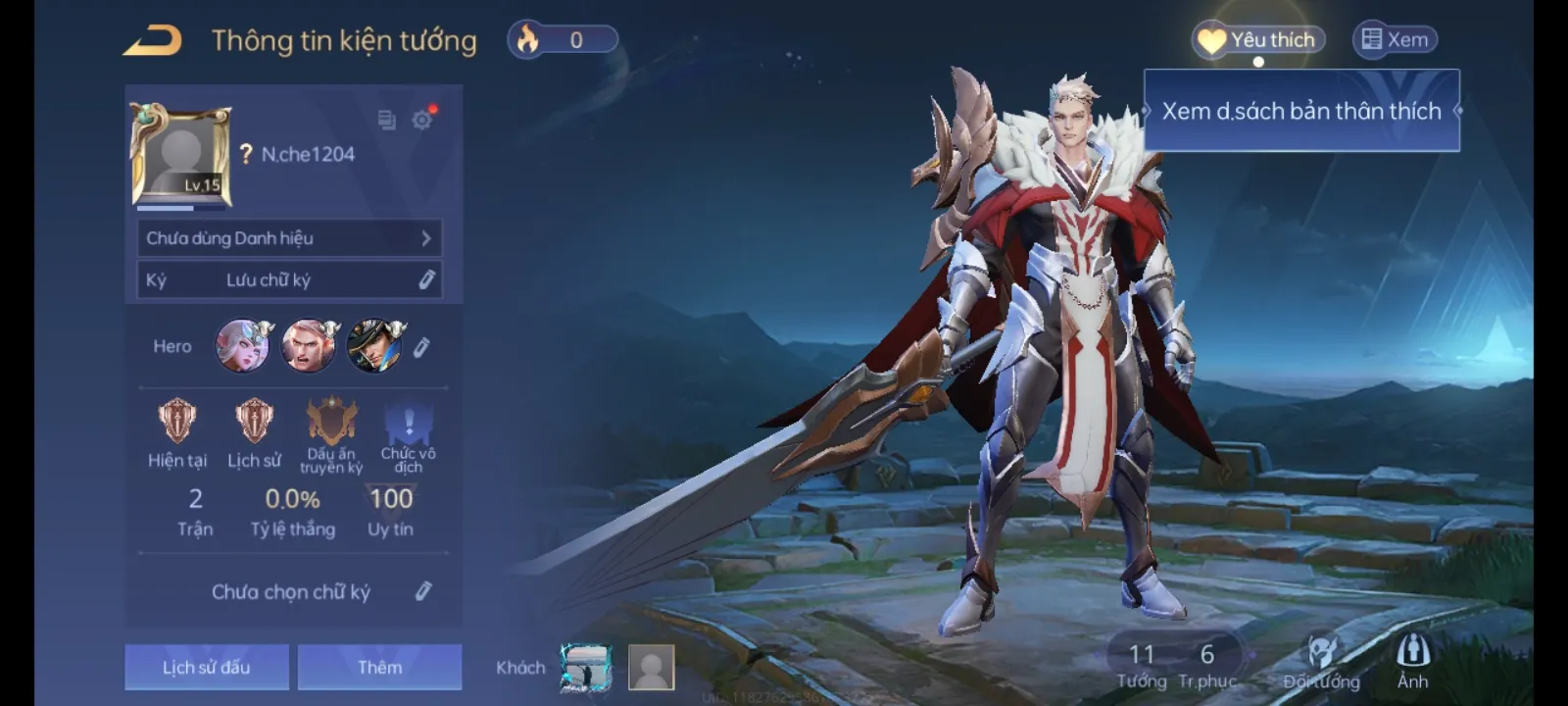Edit favorite heroes with pencil icon
The width and height of the screenshot is (1568, 706).
pyautogui.click(x=422, y=347)
